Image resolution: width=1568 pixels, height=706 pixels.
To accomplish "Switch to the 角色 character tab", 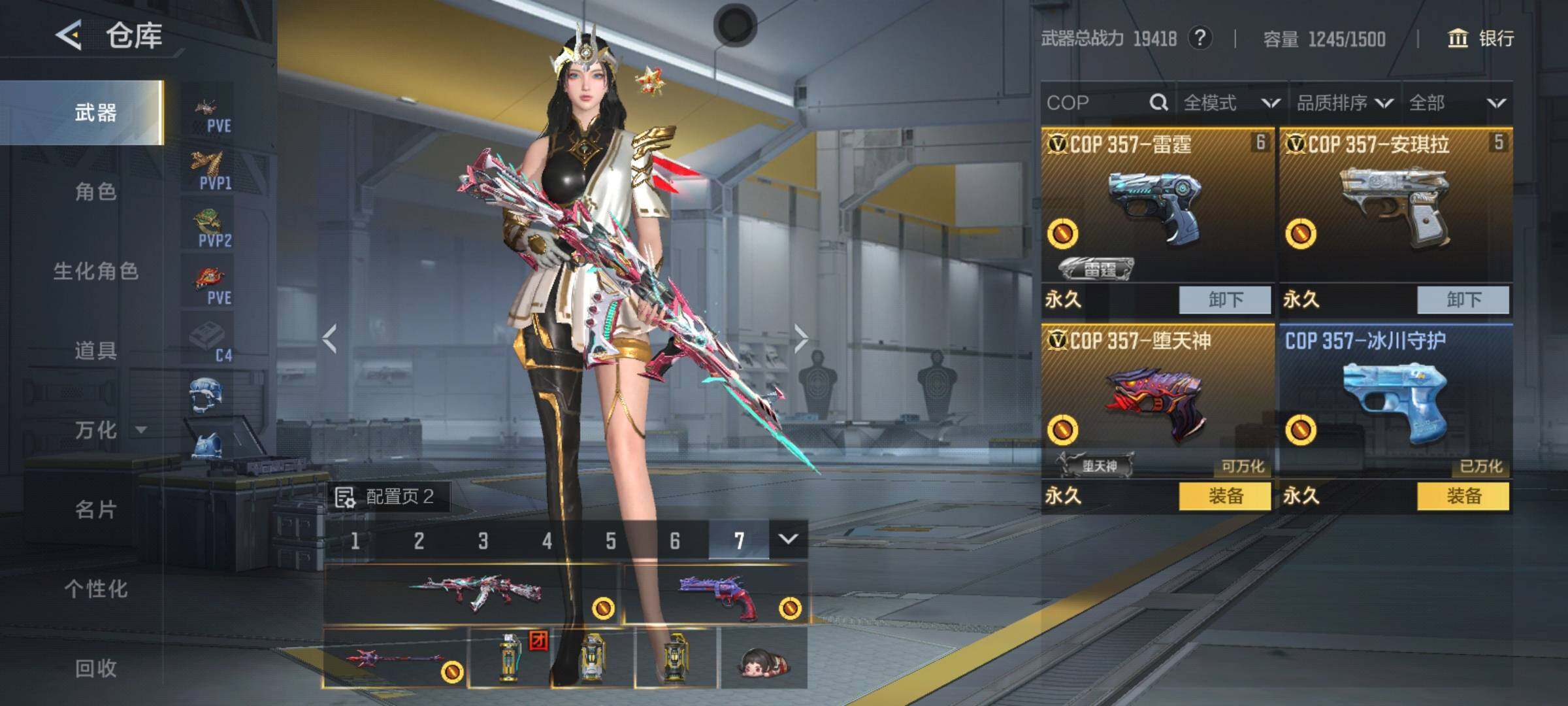I will [x=95, y=192].
